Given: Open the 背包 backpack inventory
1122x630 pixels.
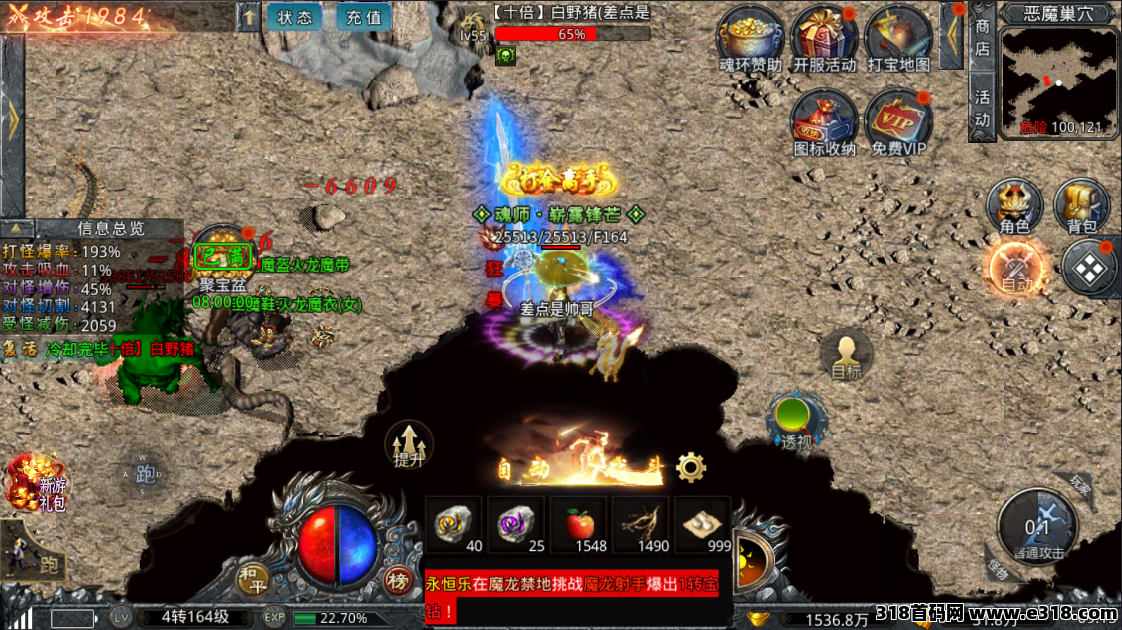Looking at the screenshot, I should pos(1081,206).
